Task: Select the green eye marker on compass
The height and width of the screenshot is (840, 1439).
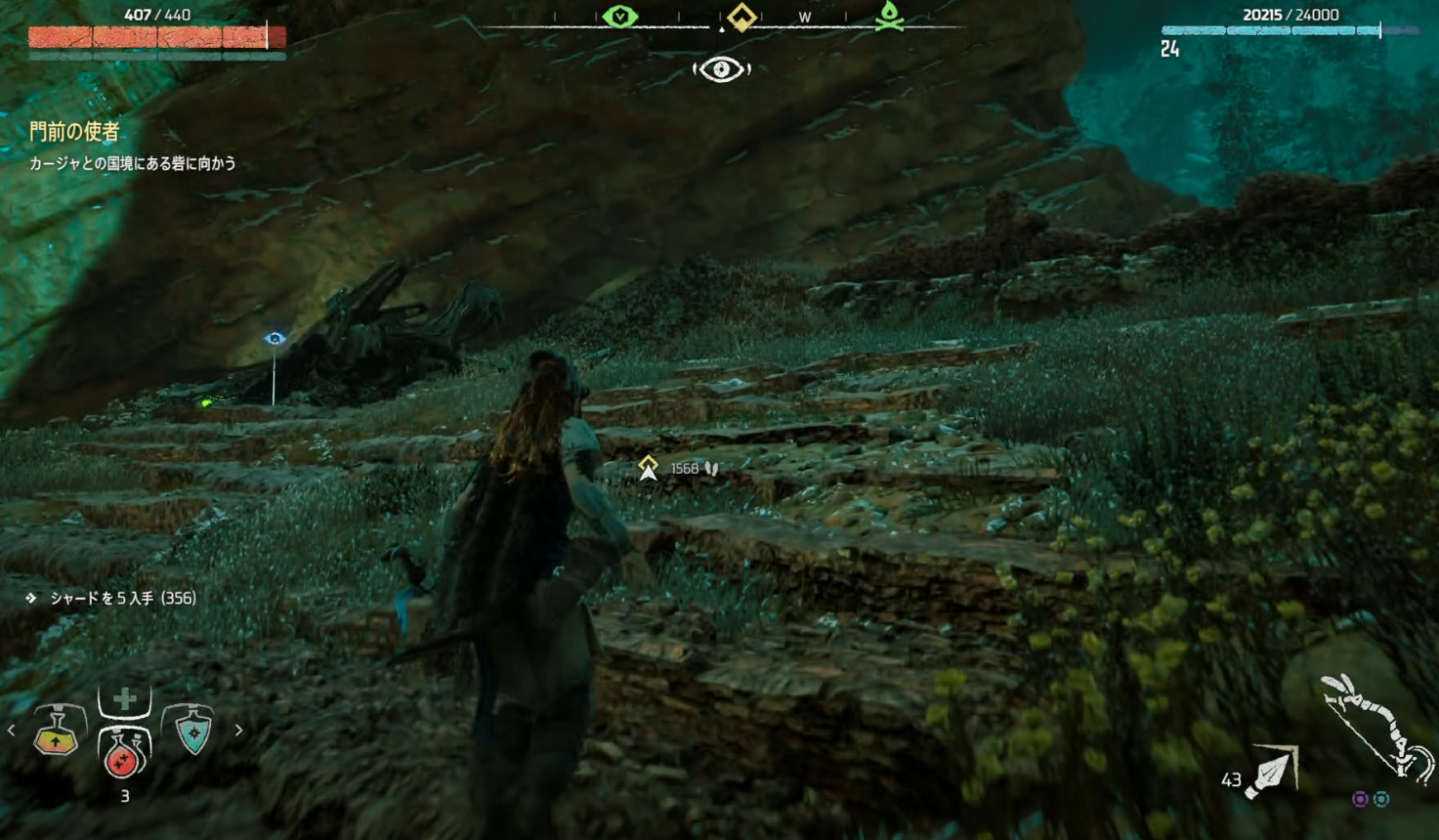Action: pyautogui.click(x=620, y=17)
